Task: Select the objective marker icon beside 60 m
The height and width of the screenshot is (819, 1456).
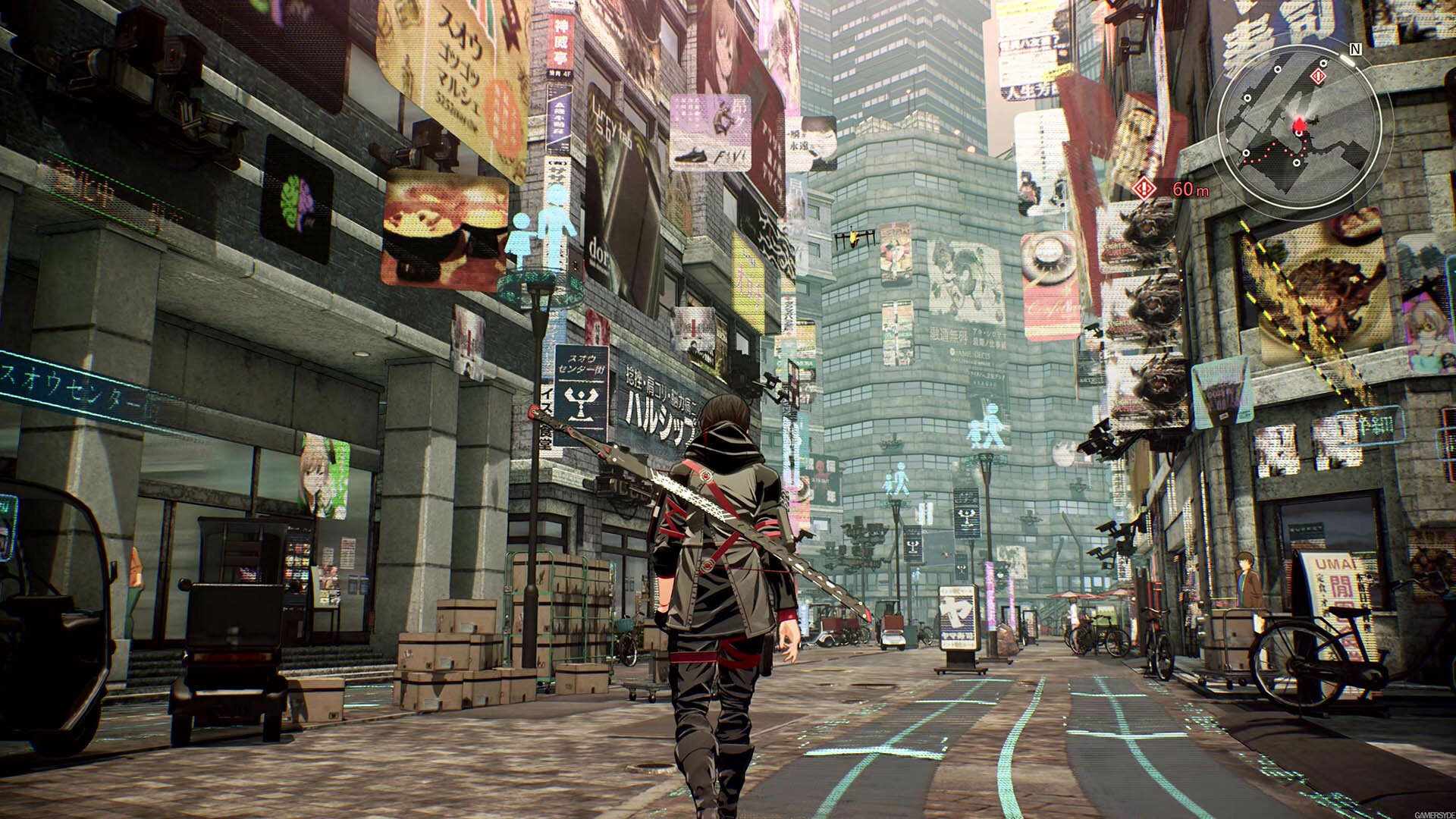Action: click(x=1144, y=188)
